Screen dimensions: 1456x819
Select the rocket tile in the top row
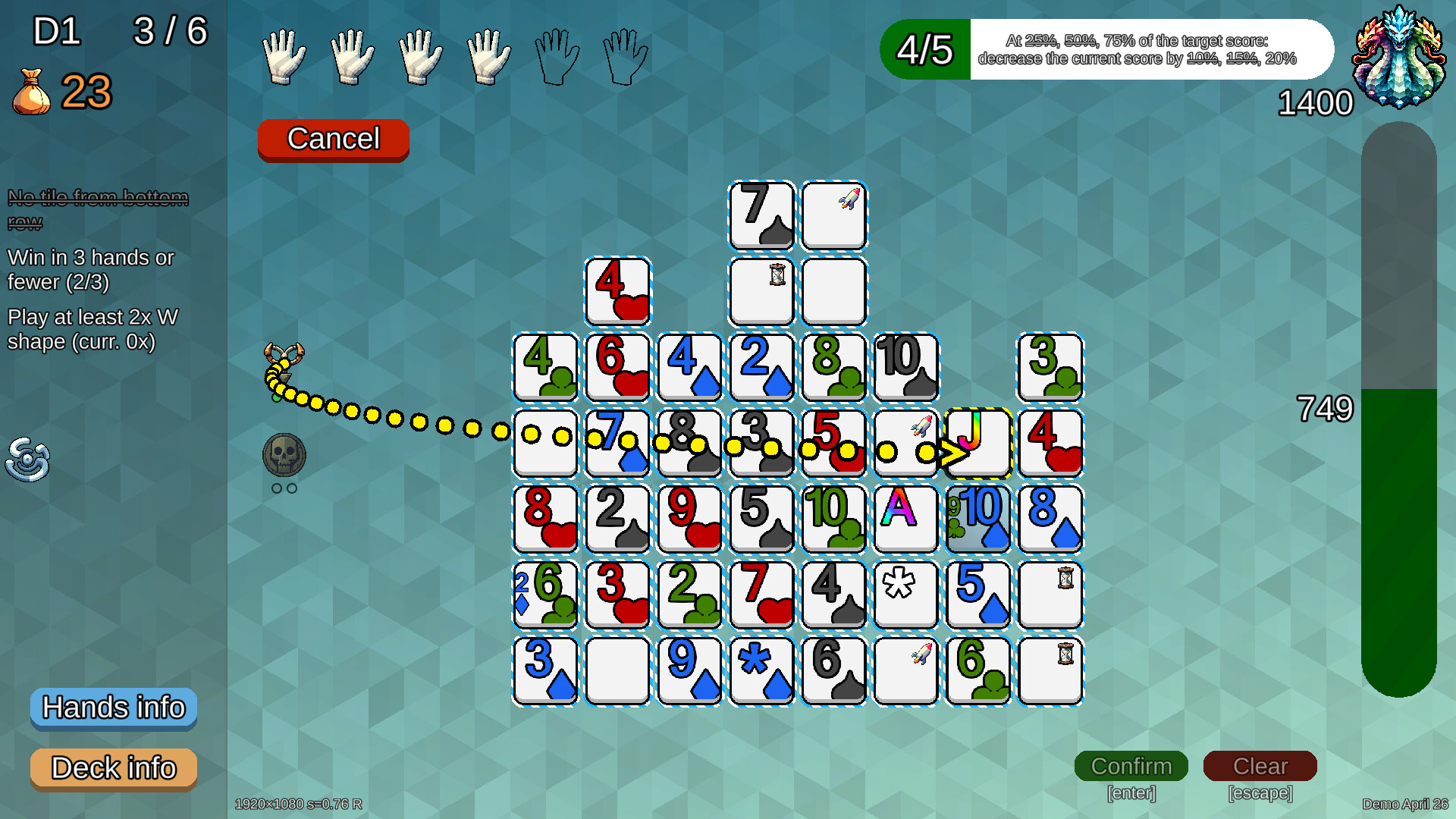(x=833, y=215)
